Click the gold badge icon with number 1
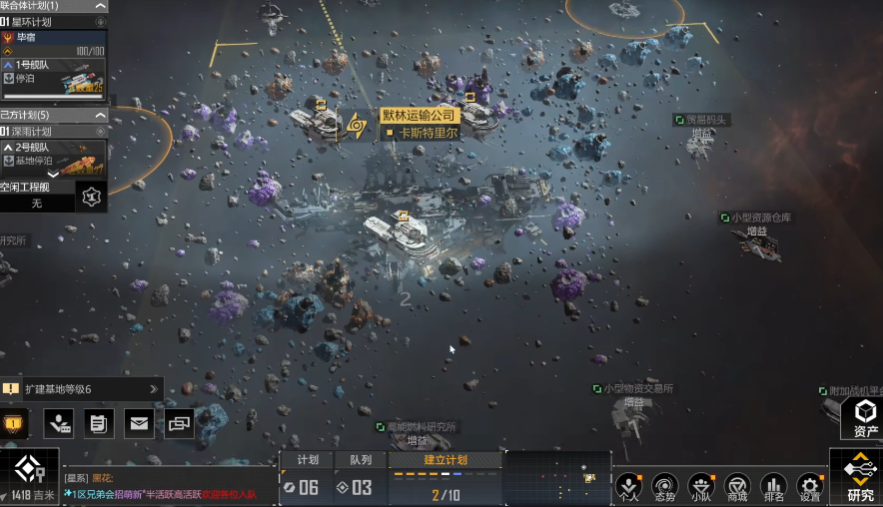Viewport: 883px width, 507px height. click(13, 424)
